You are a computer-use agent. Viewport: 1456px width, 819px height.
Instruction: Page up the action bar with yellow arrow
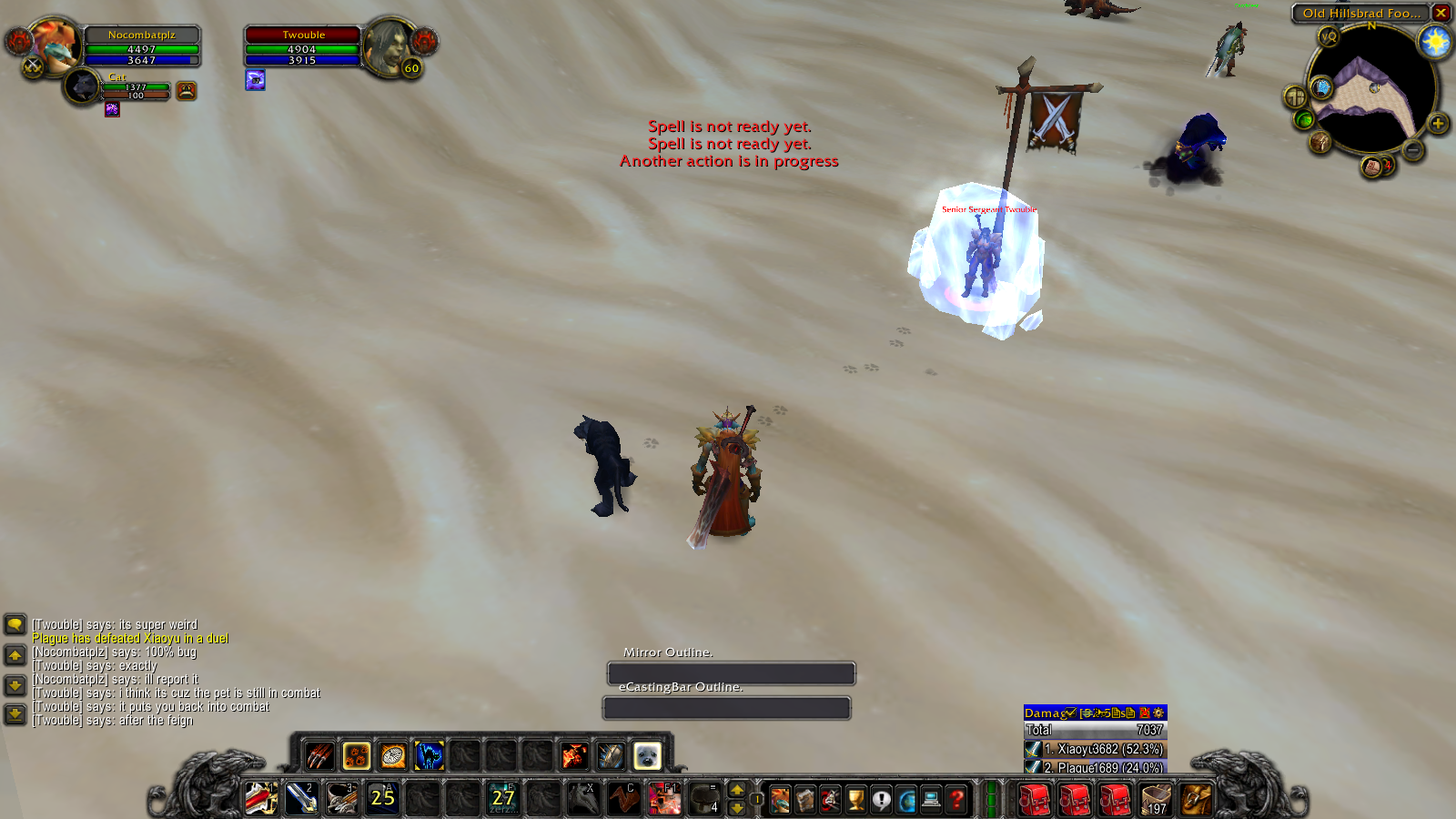(x=736, y=791)
